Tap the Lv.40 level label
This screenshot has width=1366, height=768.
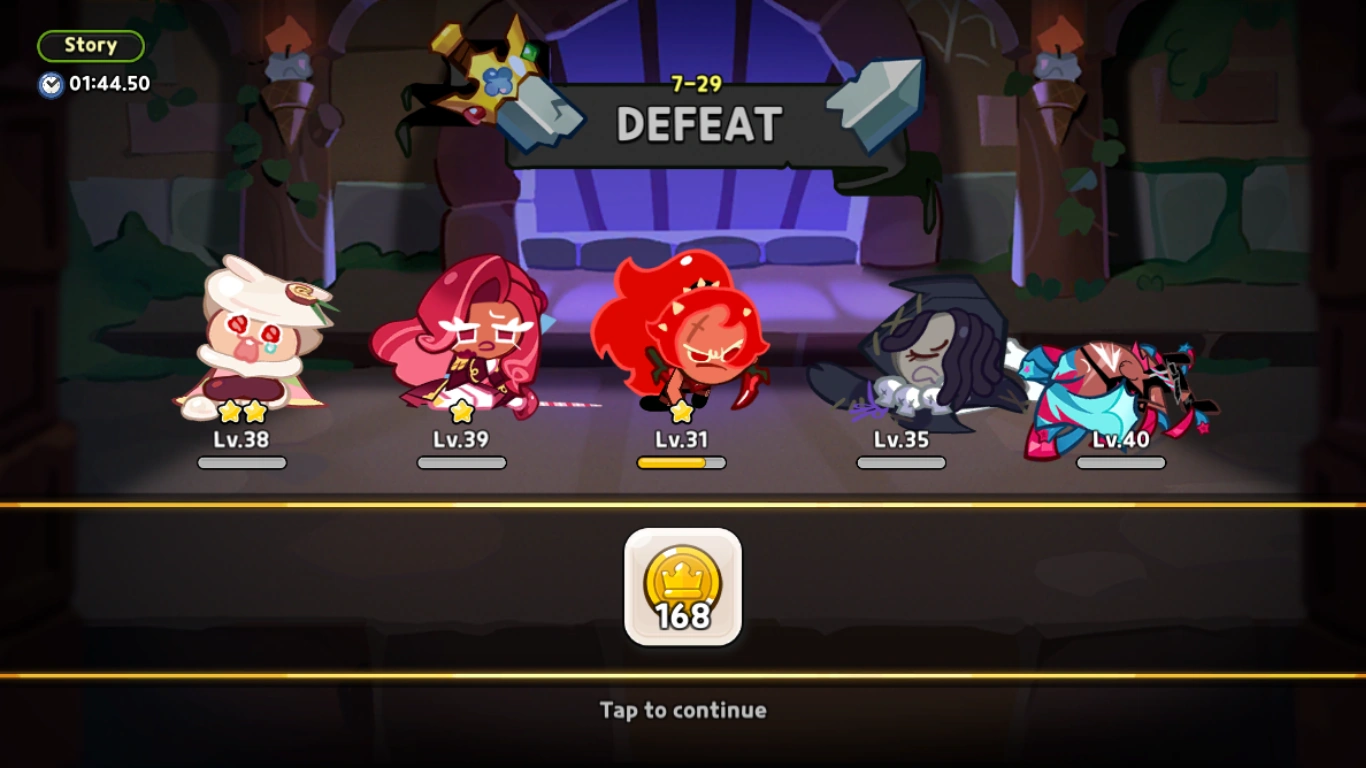1120,439
